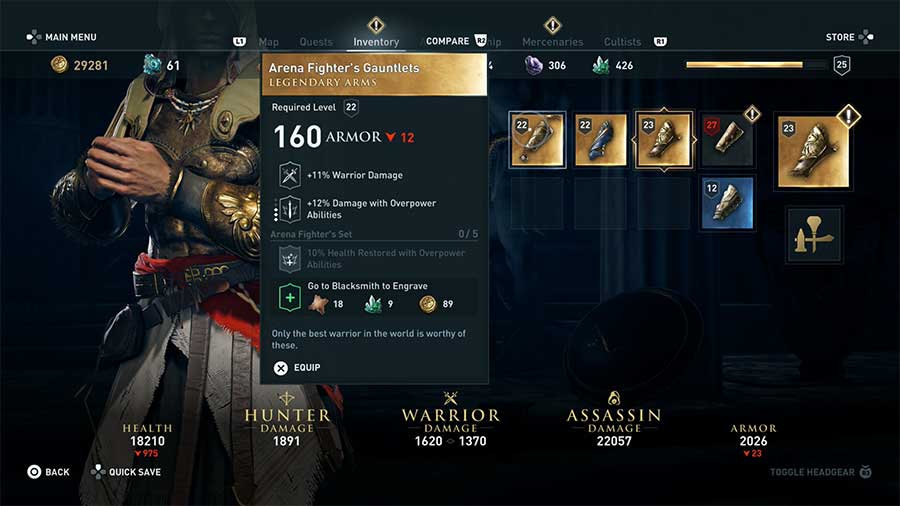Switch to the Quests tab
The width and height of the screenshot is (900, 506).
coord(316,42)
